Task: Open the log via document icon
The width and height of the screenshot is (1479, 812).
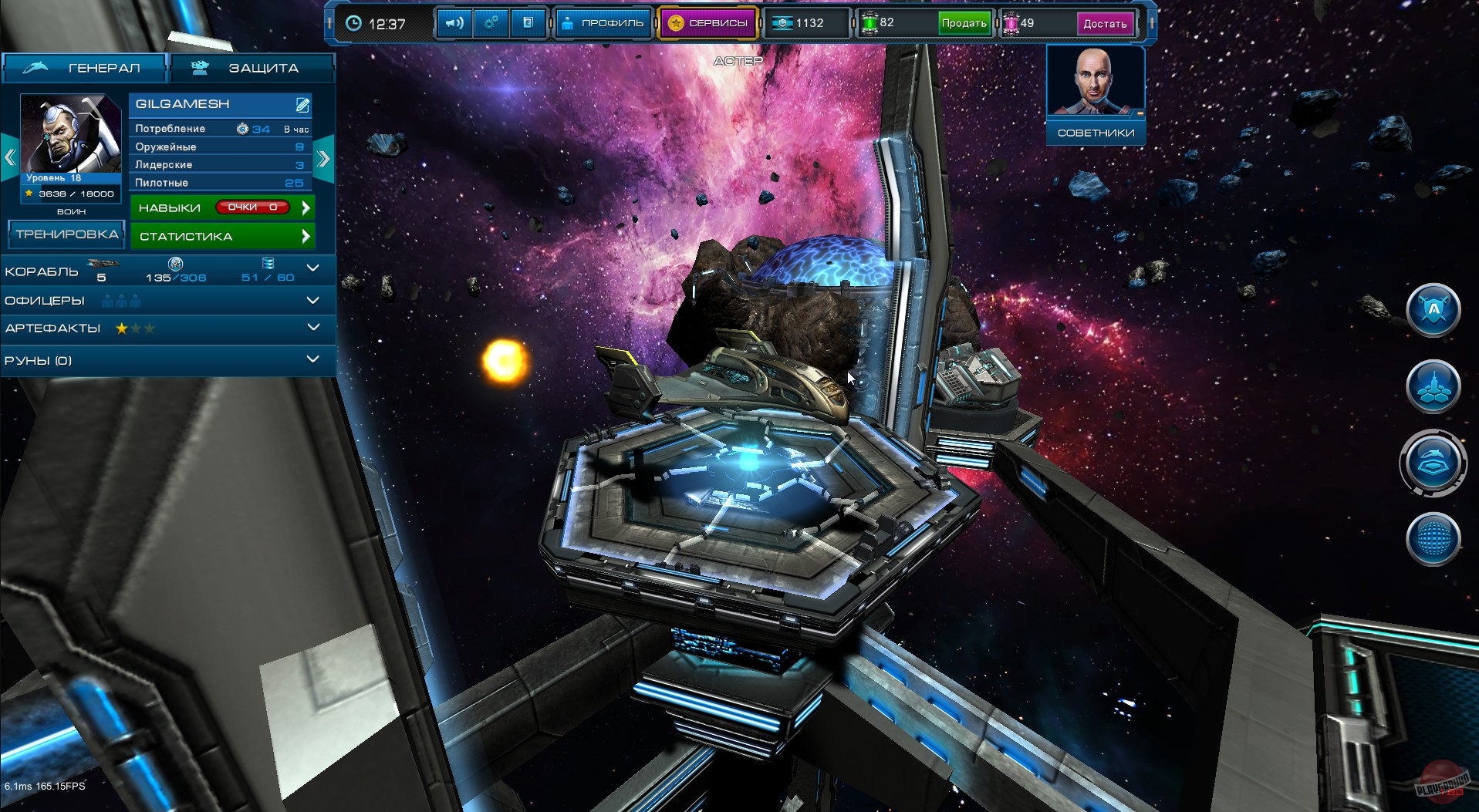Action: pyautogui.click(x=528, y=22)
